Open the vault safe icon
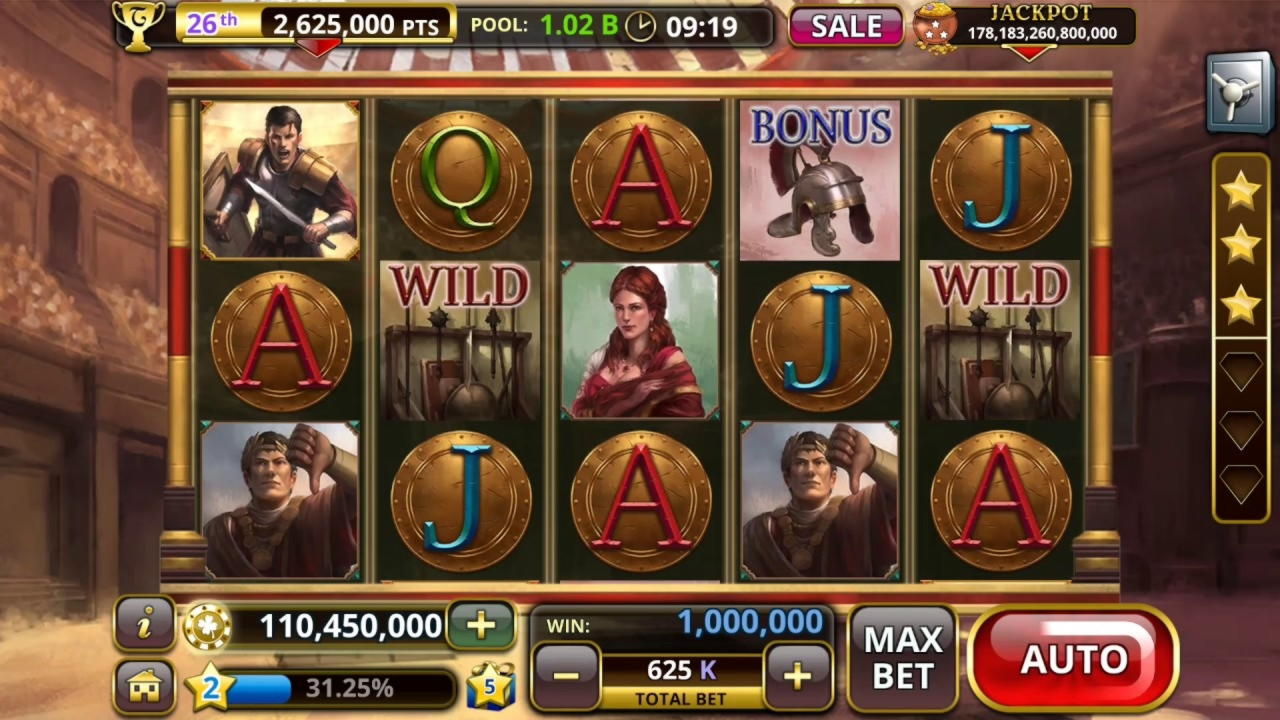The width and height of the screenshot is (1280, 720). pyautogui.click(x=1239, y=94)
